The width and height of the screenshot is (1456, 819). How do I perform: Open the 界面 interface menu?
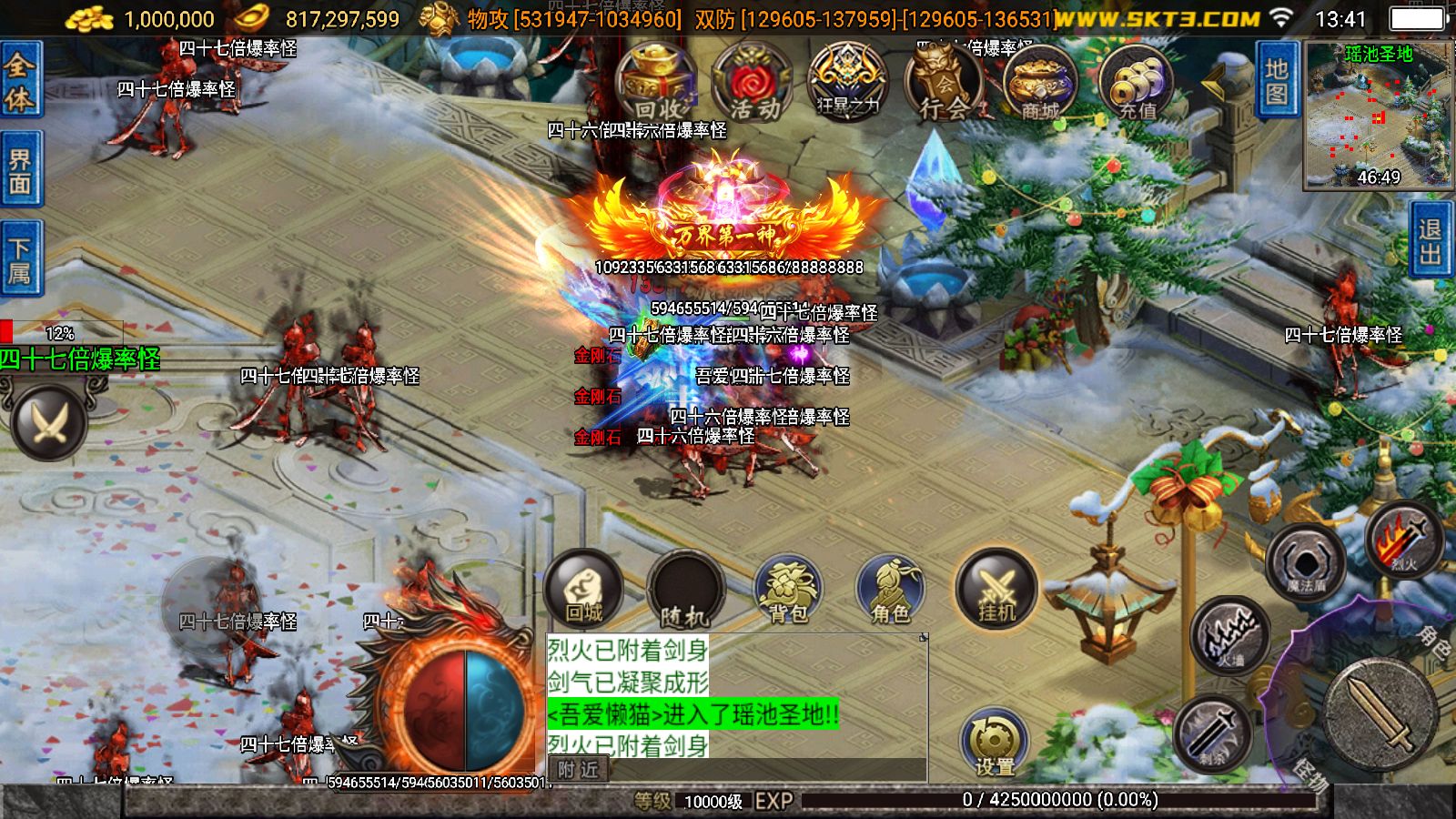[22, 166]
